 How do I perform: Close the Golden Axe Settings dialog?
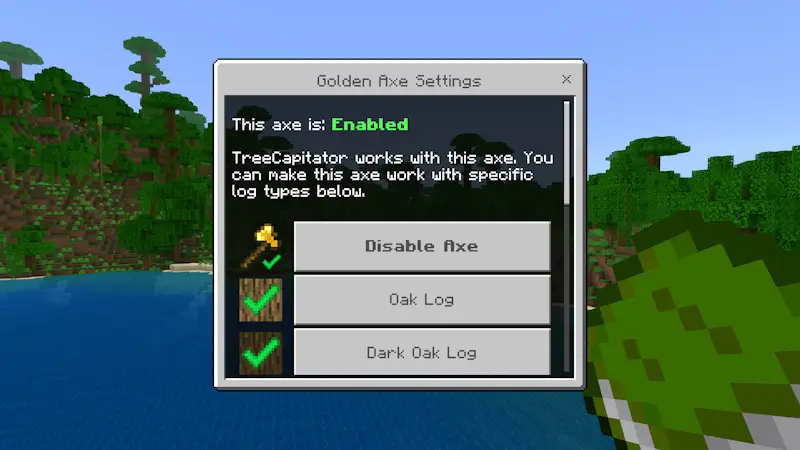(x=566, y=79)
